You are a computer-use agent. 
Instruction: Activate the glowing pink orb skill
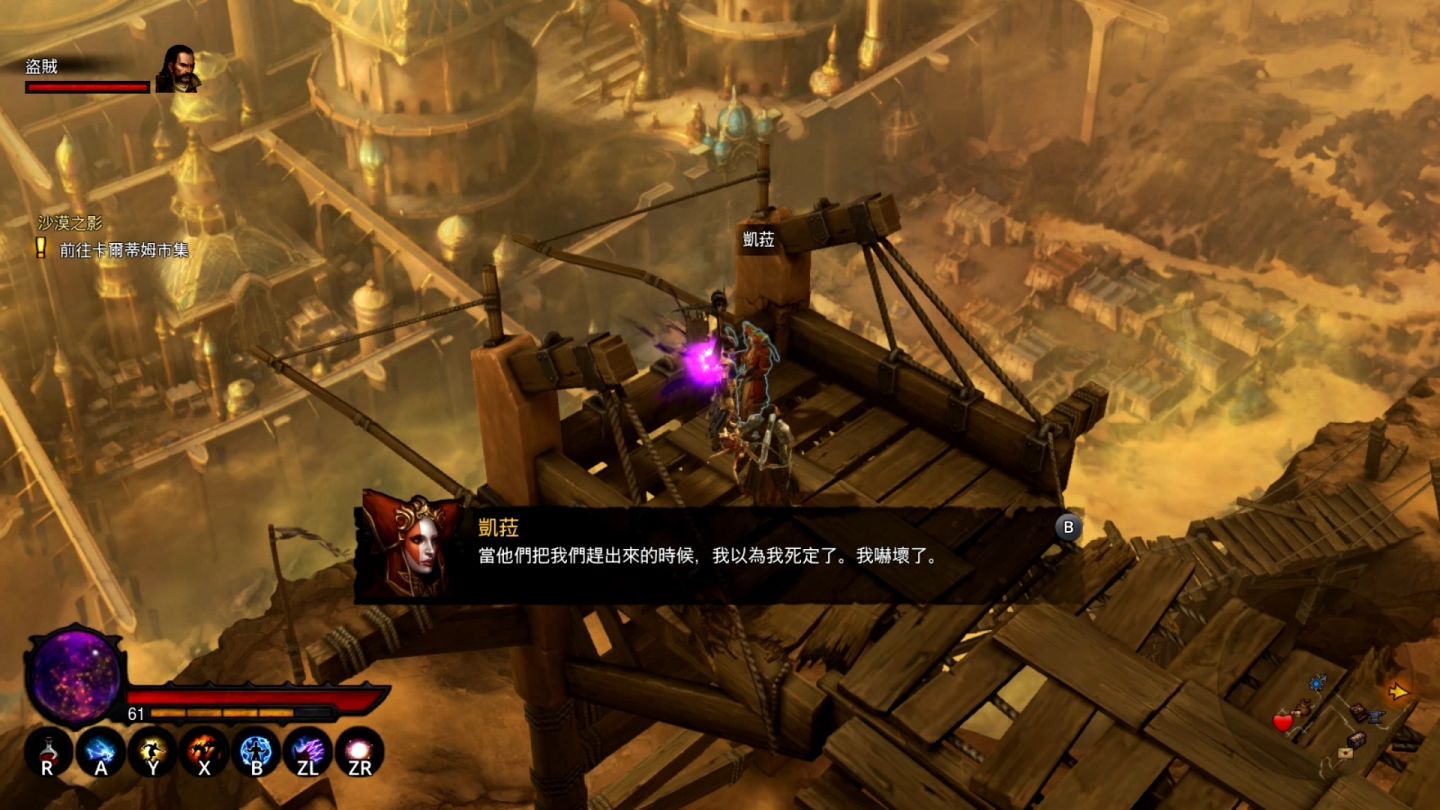pyautogui.click(x=359, y=751)
